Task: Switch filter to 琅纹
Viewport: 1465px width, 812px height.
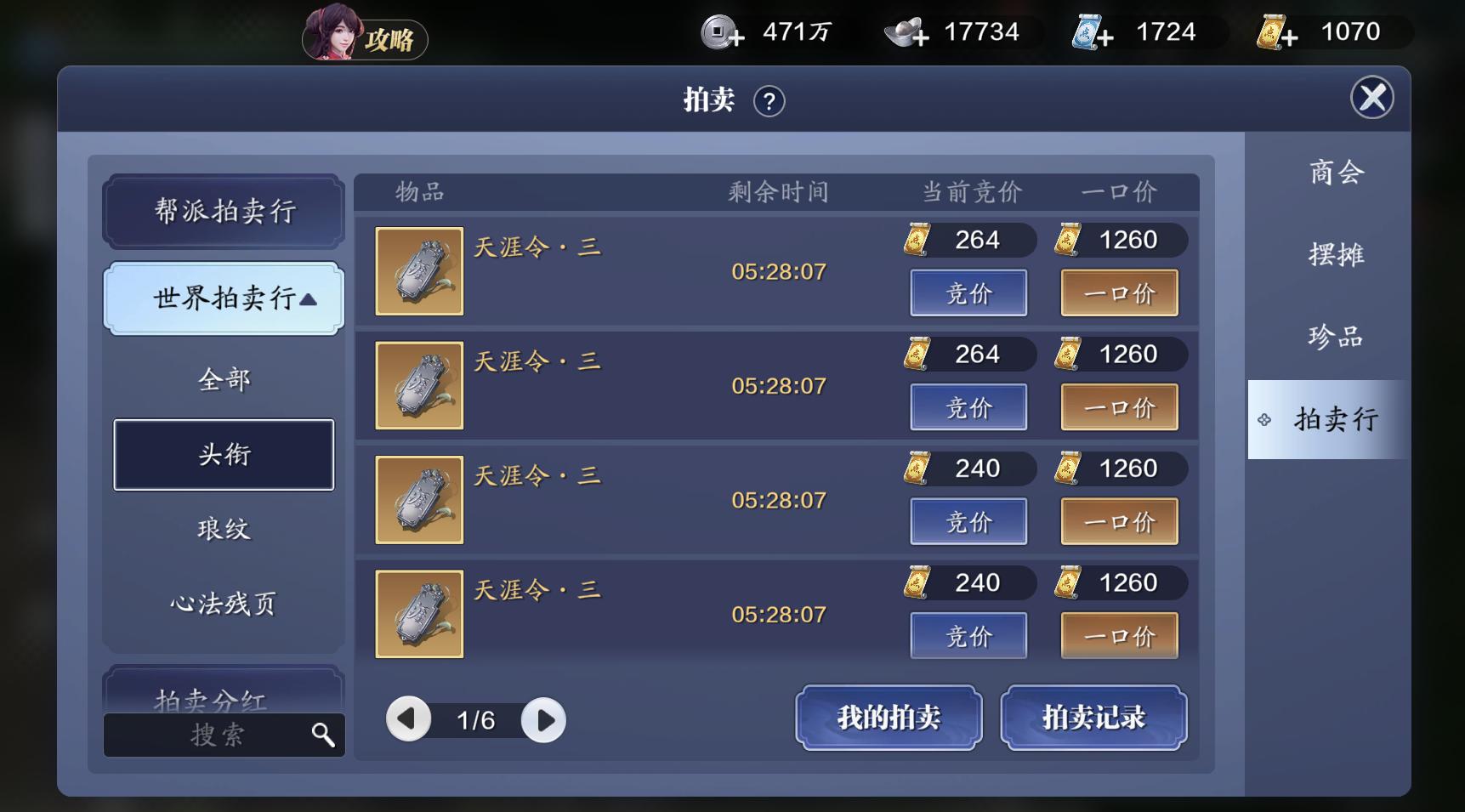Action: [x=223, y=528]
